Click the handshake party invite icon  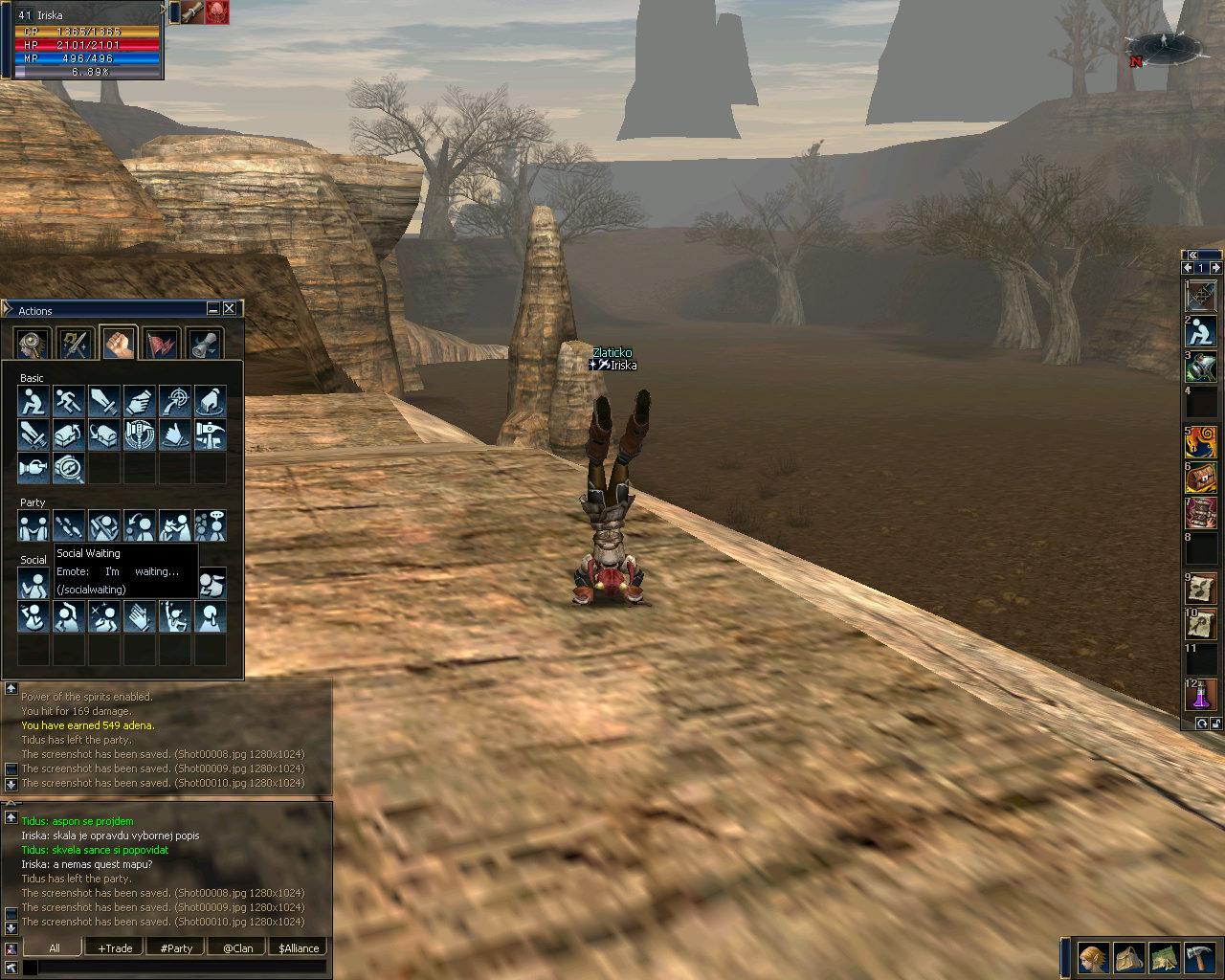[x=33, y=525]
